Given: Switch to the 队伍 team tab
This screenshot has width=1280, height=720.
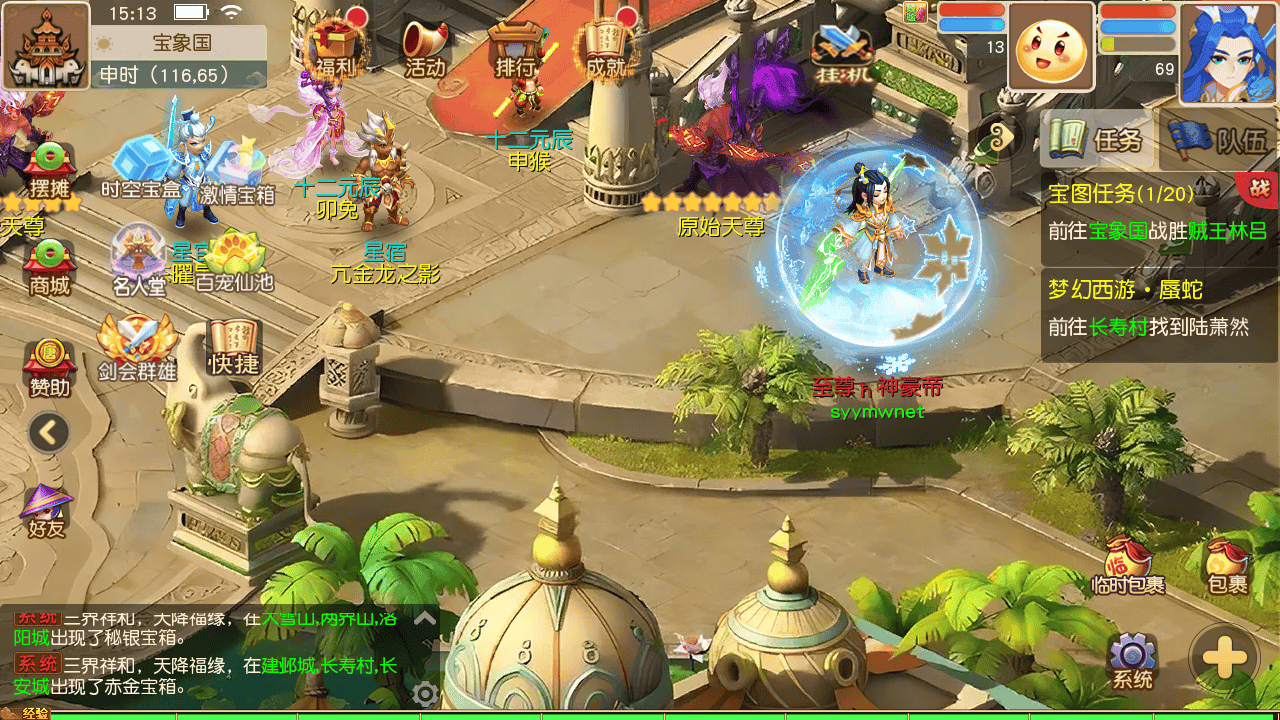Looking at the screenshot, I should [x=1220, y=139].
